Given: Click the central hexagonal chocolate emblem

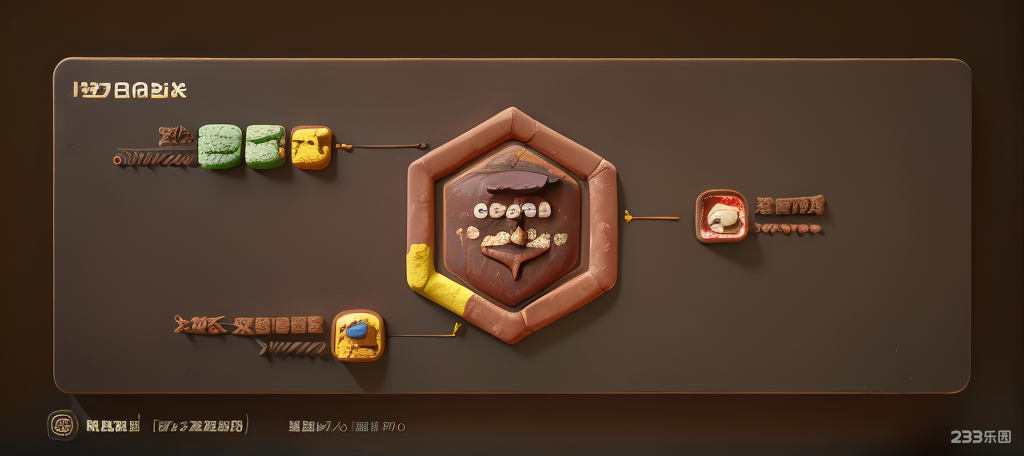Looking at the screenshot, I should [x=512, y=224].
